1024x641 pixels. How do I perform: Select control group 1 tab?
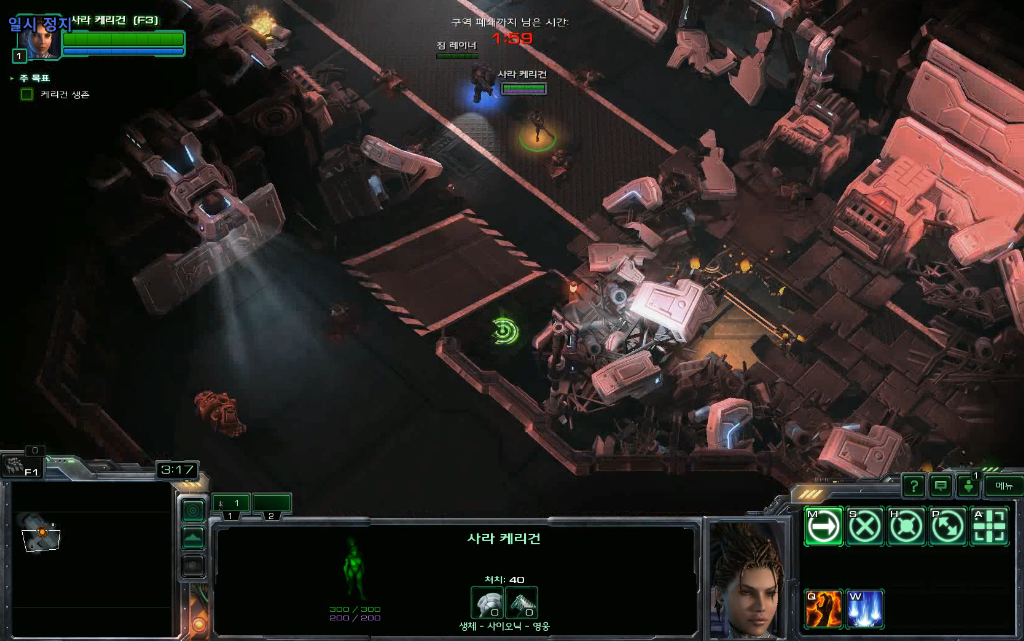[x=231, y=503]
